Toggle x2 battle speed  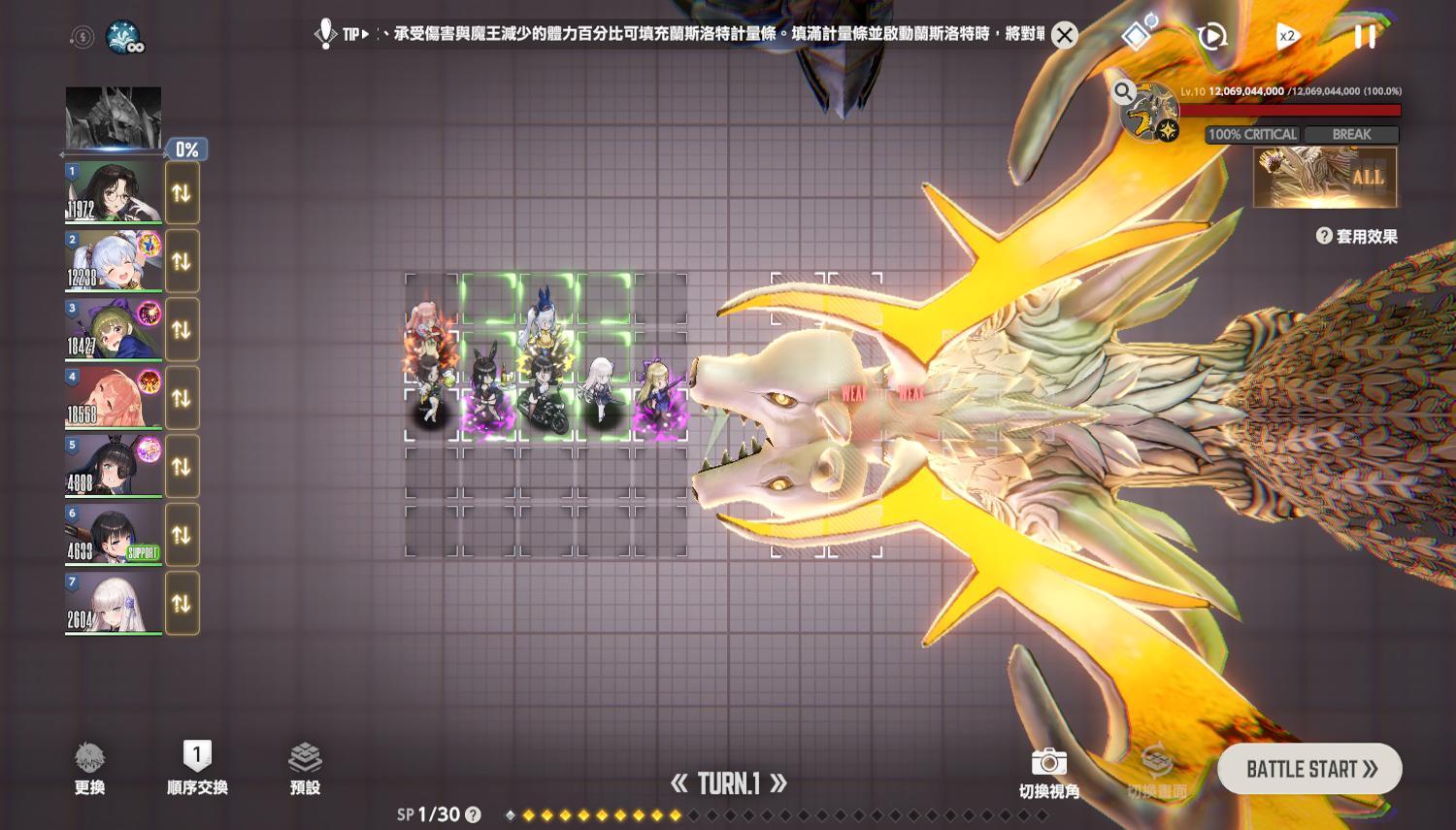[x=1287, y=36]
